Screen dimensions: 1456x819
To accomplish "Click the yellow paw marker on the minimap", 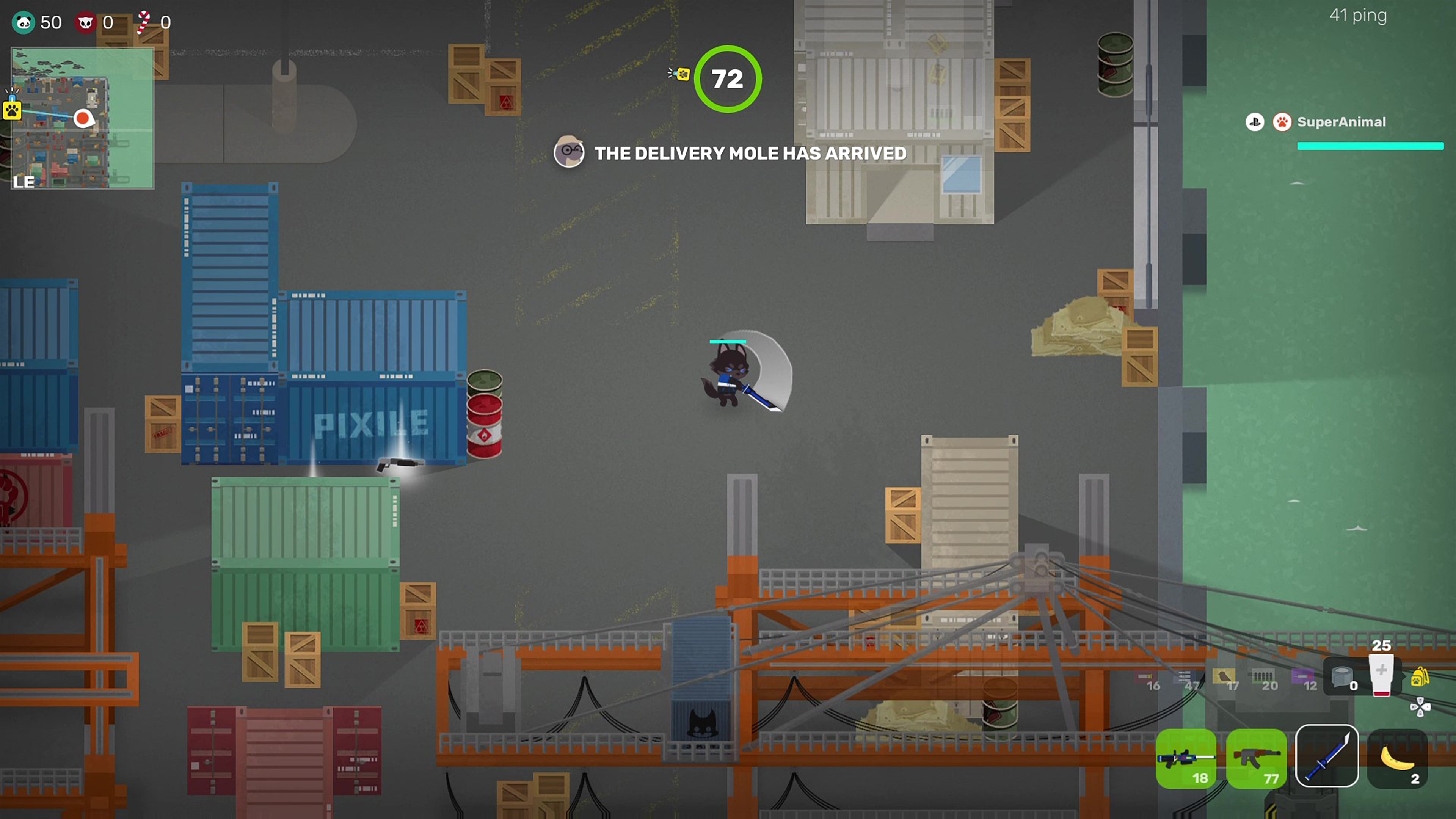I will 13,111.
